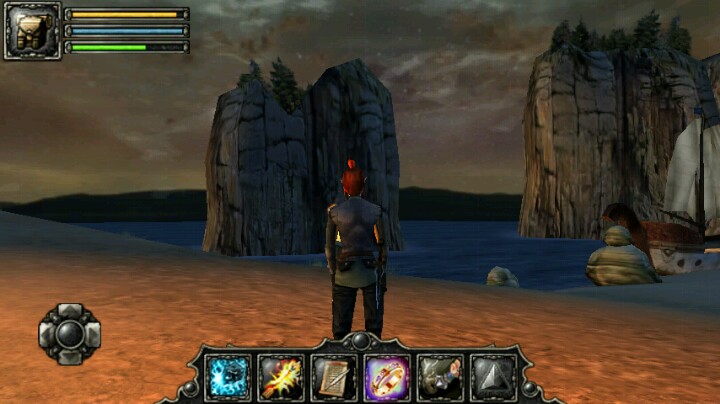Choose the armored gauntlet hotbar slot
720x404 pixels.
click(440, 378)
